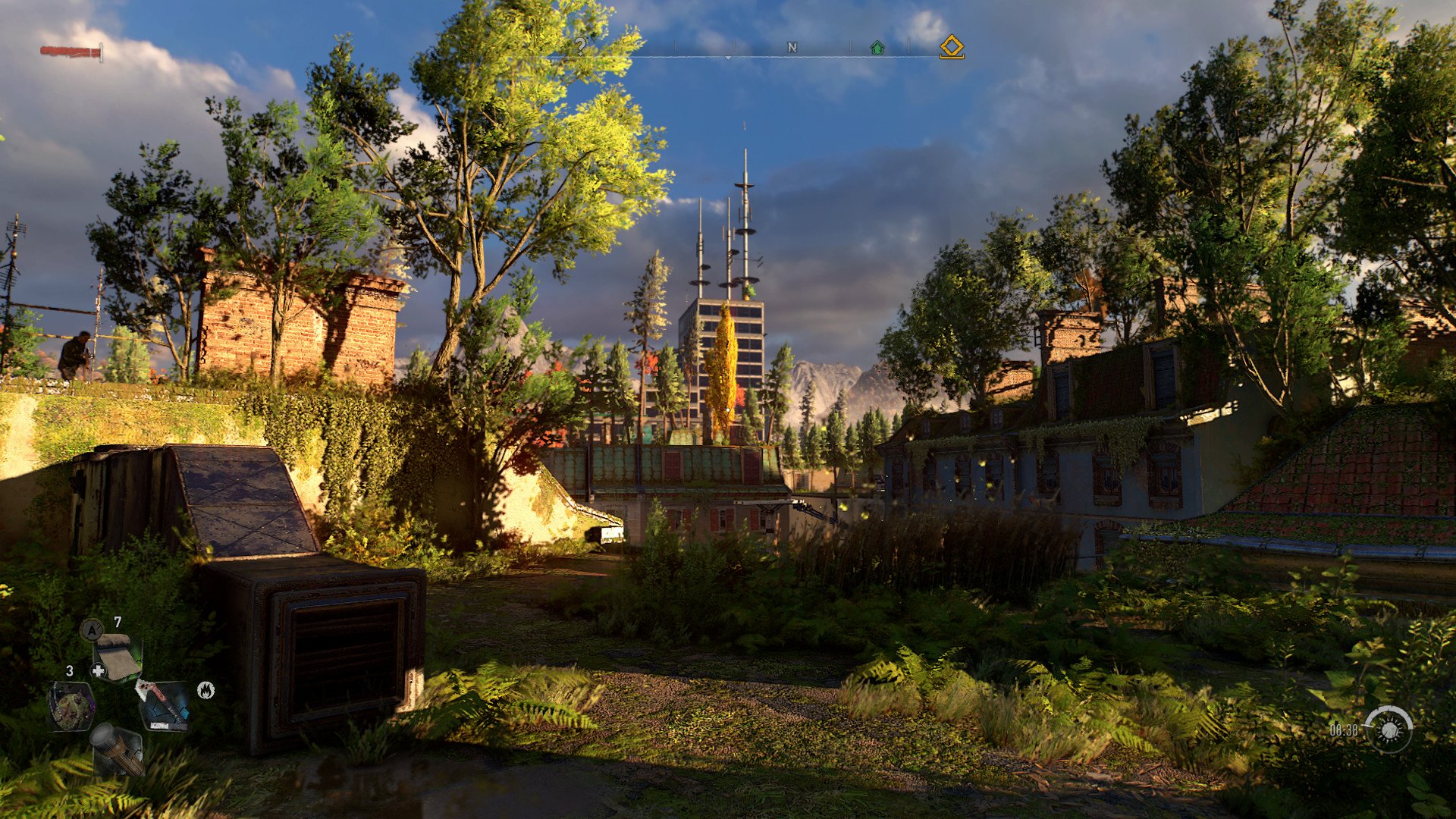The image size is (1456, 819).
Task: Choose the flashlight tool slot
Action: [x=118, y=749]
